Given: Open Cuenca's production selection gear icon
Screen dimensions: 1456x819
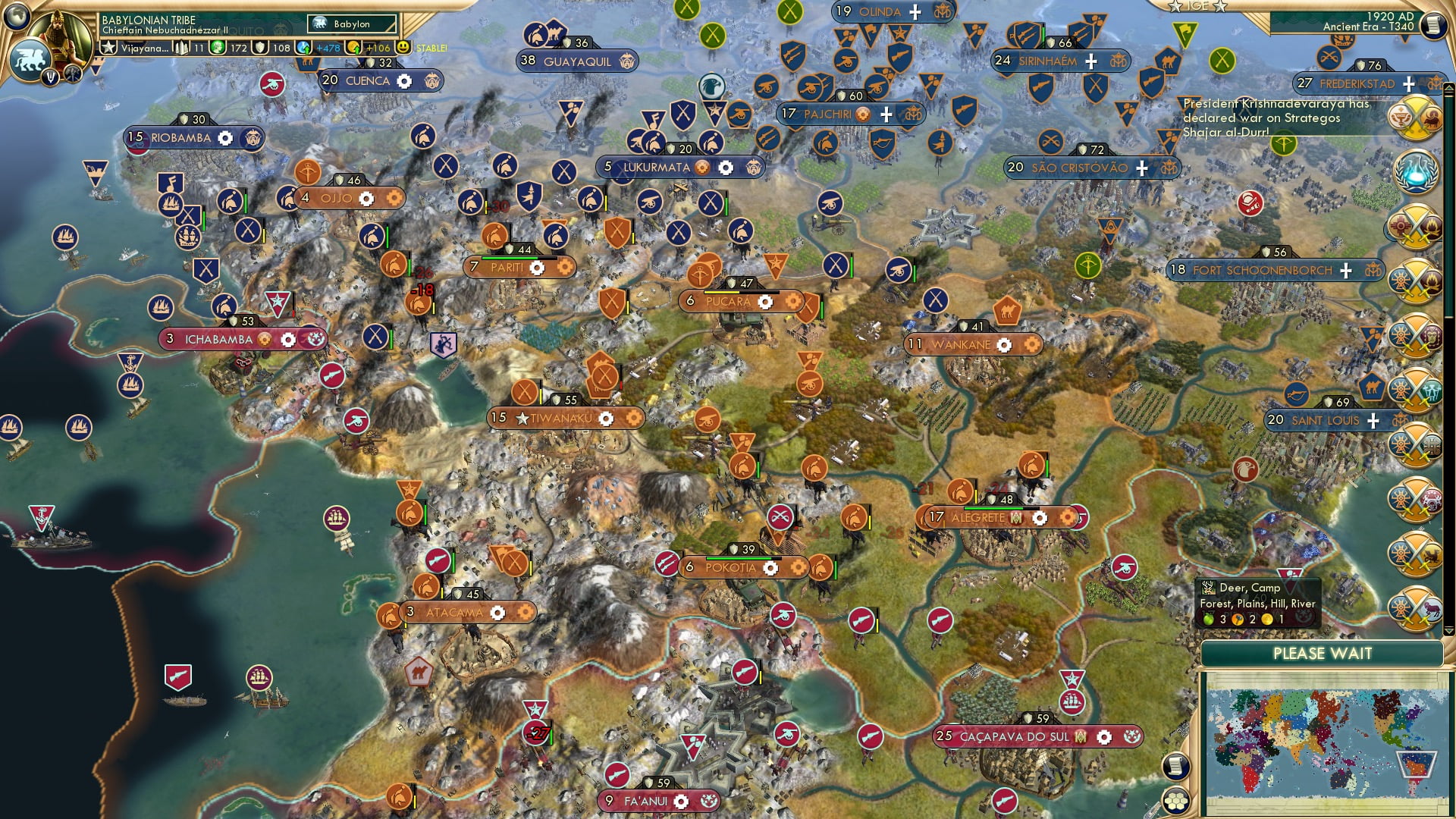Looking at the screenshot, I should (x=404, y=80).
